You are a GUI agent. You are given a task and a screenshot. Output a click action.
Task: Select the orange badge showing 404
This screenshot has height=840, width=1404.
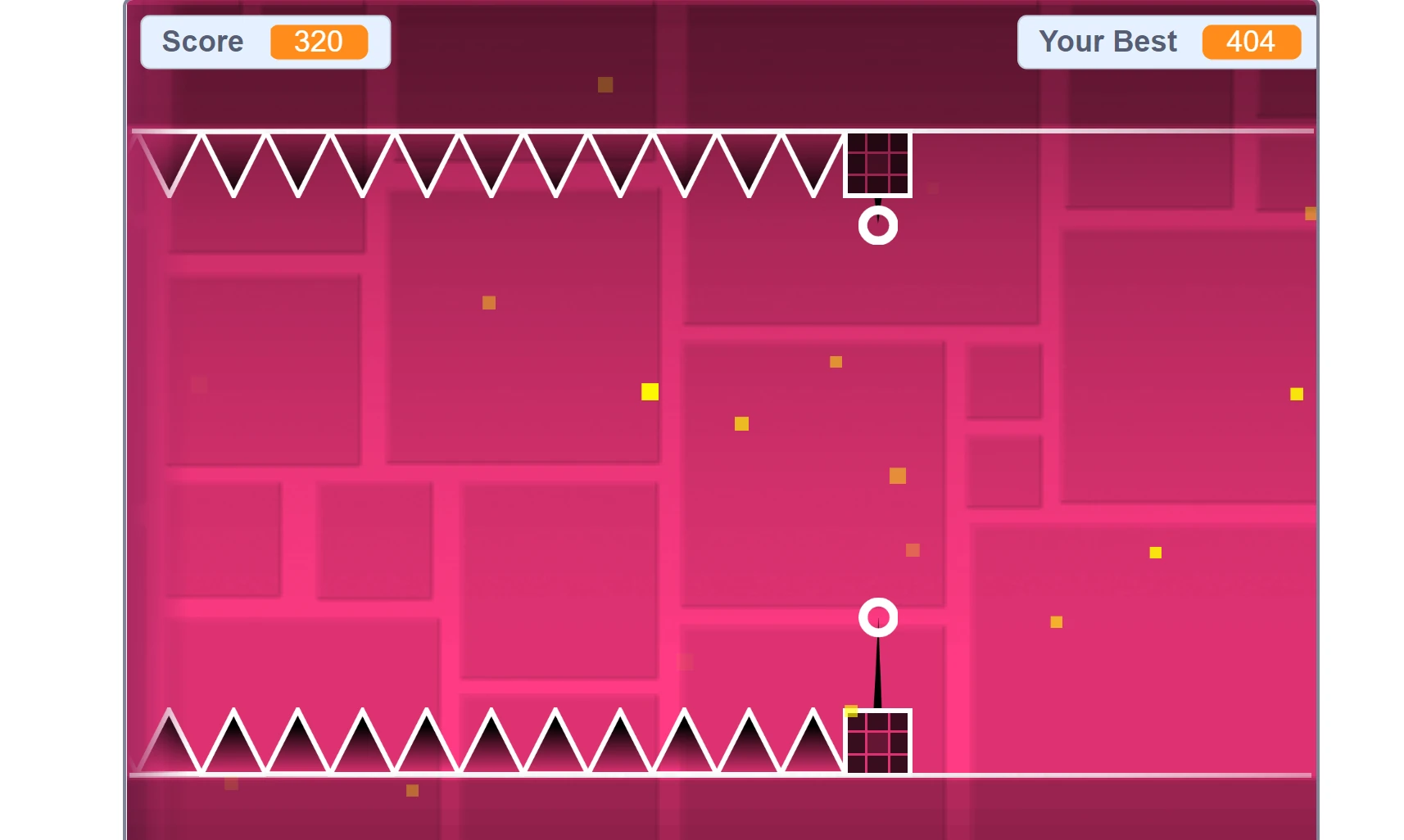(x=1251, y=43)
